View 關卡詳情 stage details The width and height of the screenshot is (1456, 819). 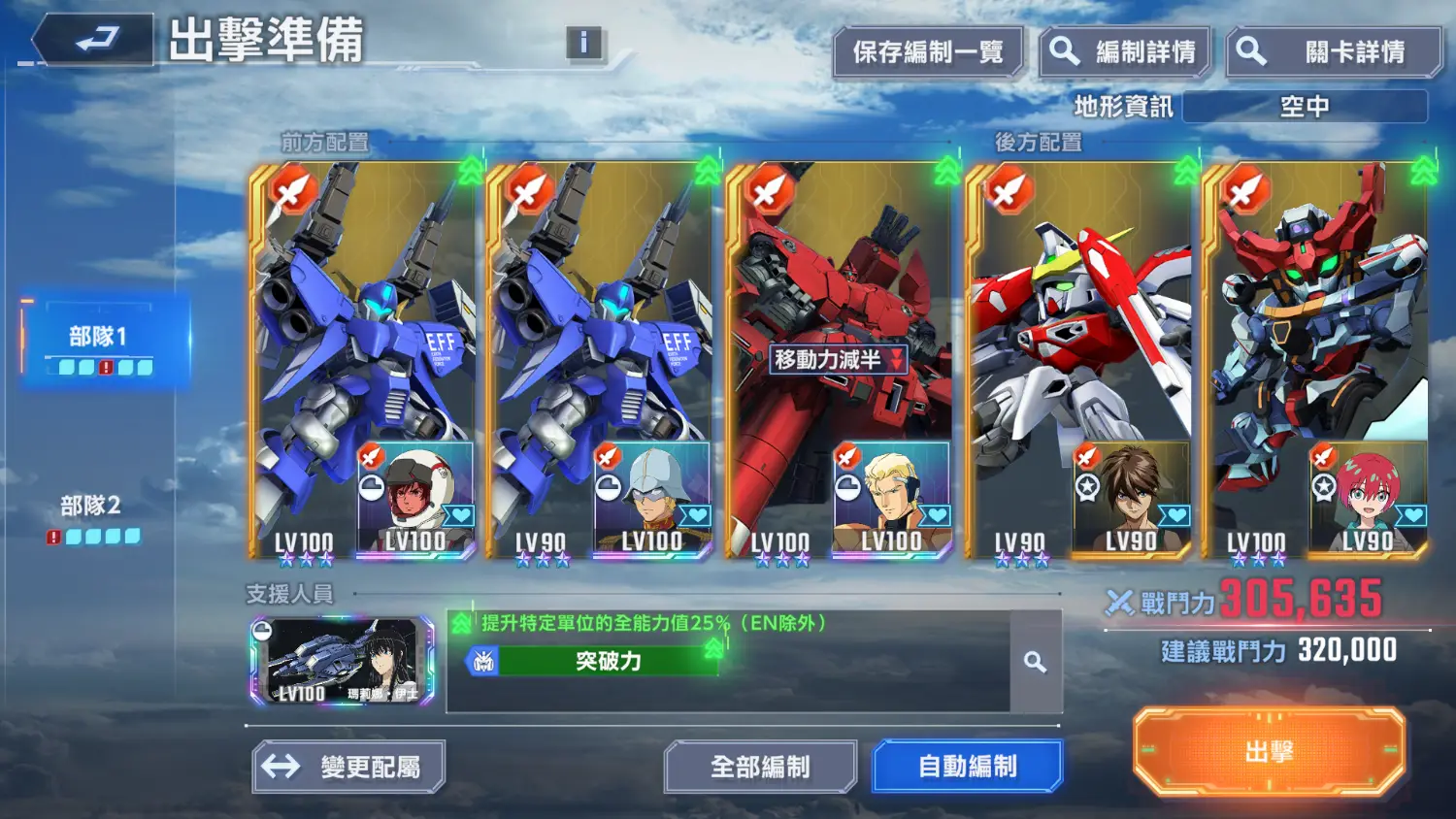click(1334, 52)
